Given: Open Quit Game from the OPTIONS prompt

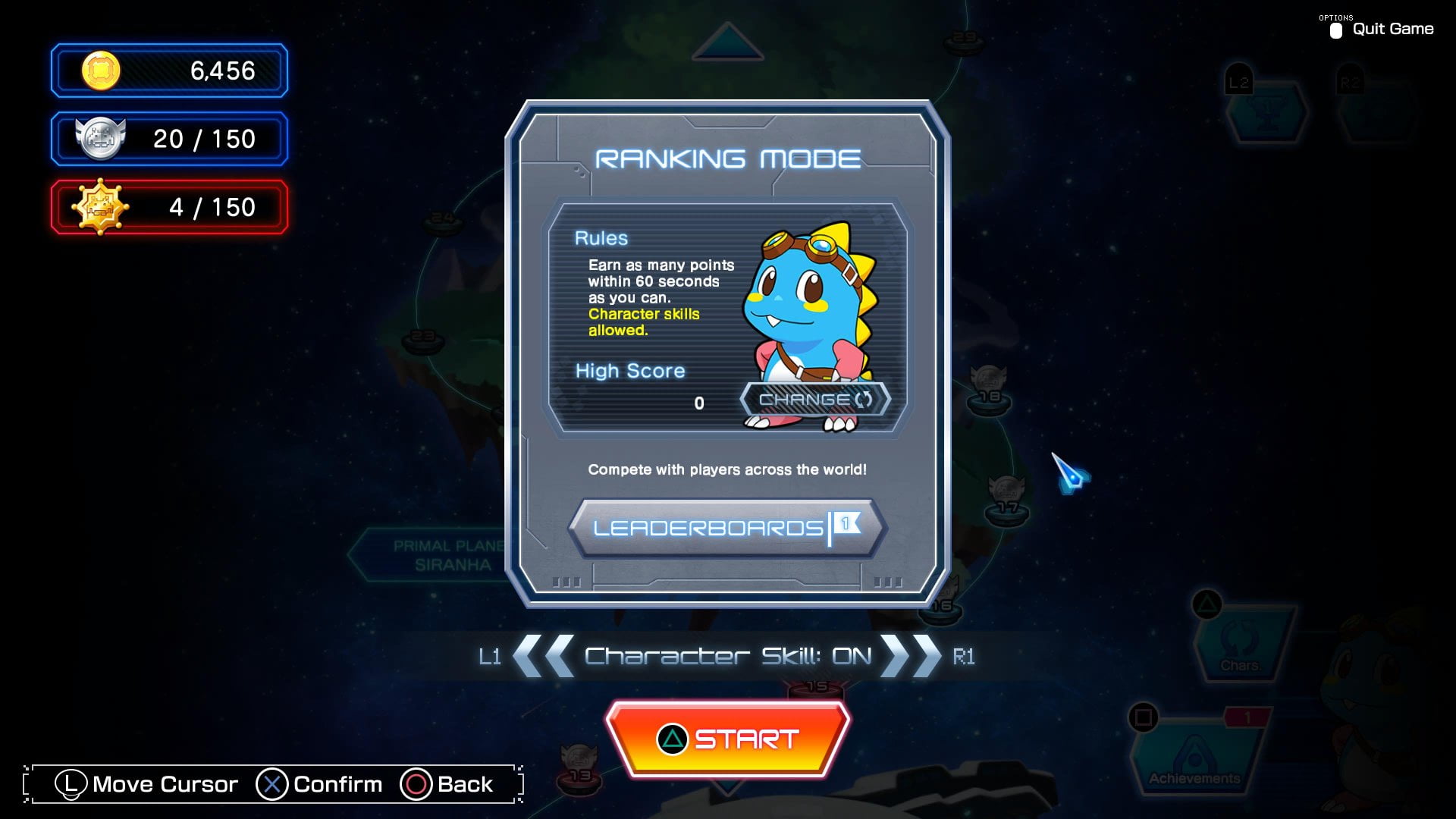Looking at the screenshot, I should [1392, 29].
